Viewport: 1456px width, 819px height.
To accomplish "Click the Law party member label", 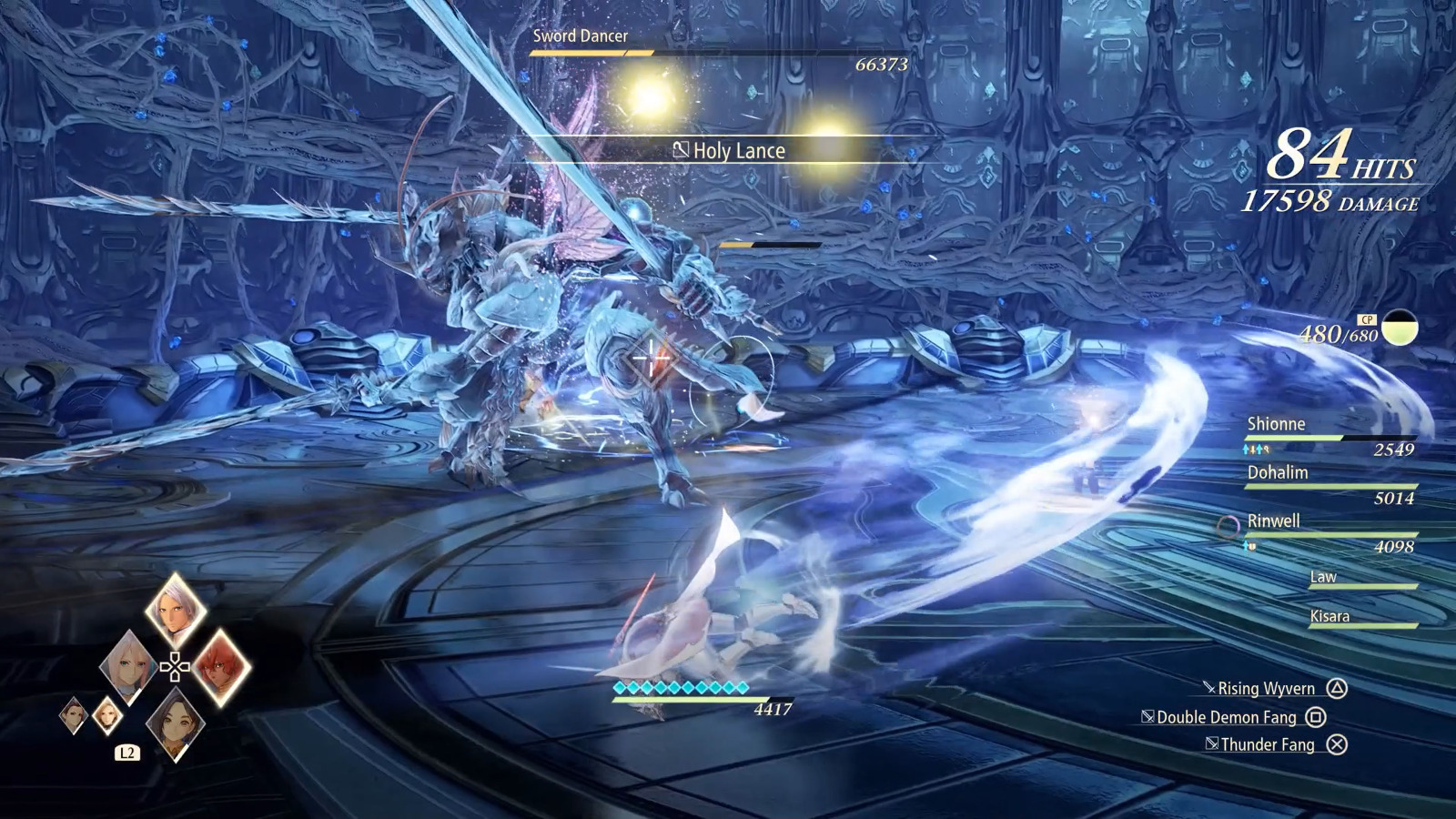I will tap(1324, 577).
